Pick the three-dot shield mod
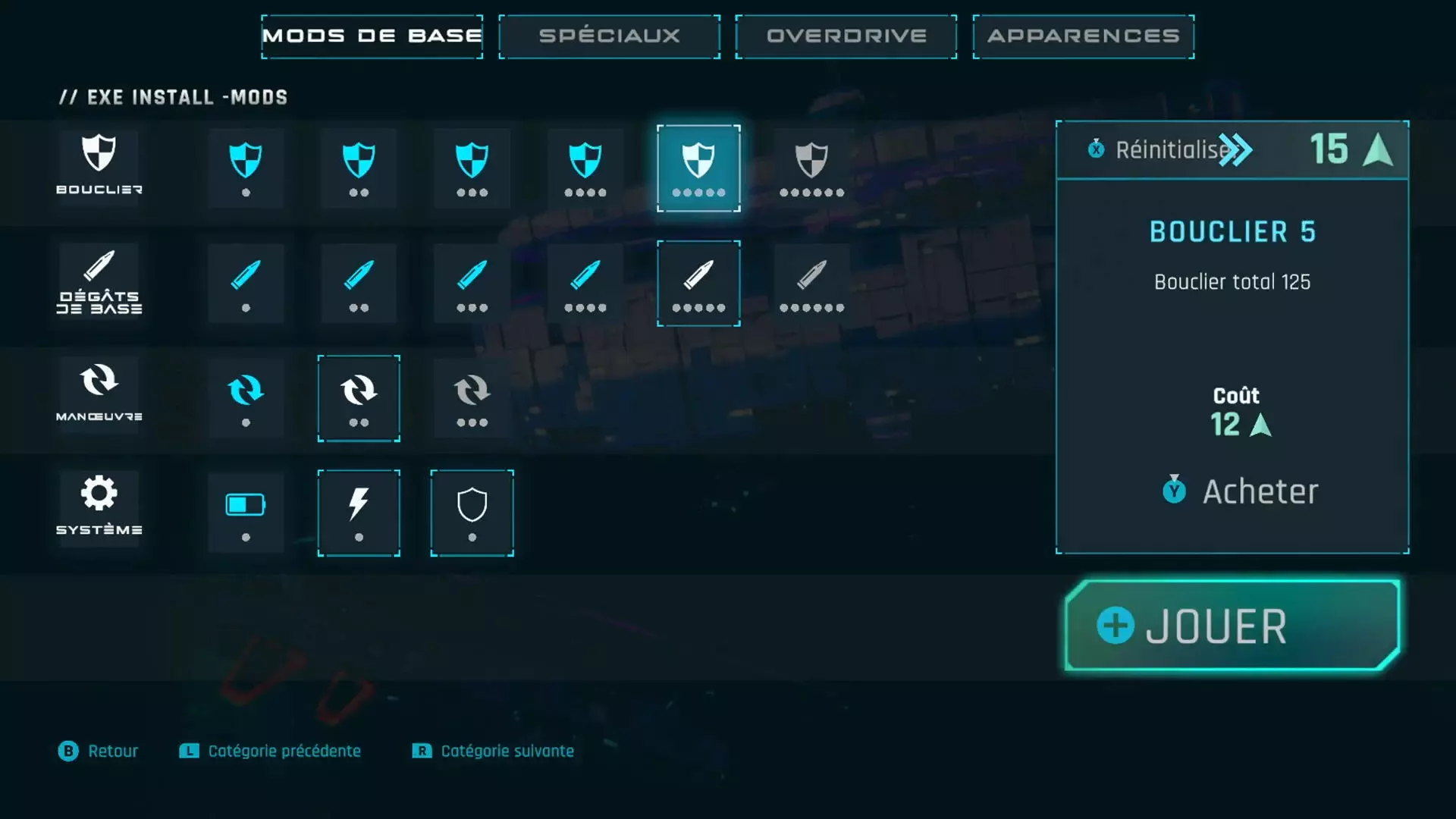 pyautogui.click(x=472, y=168)
